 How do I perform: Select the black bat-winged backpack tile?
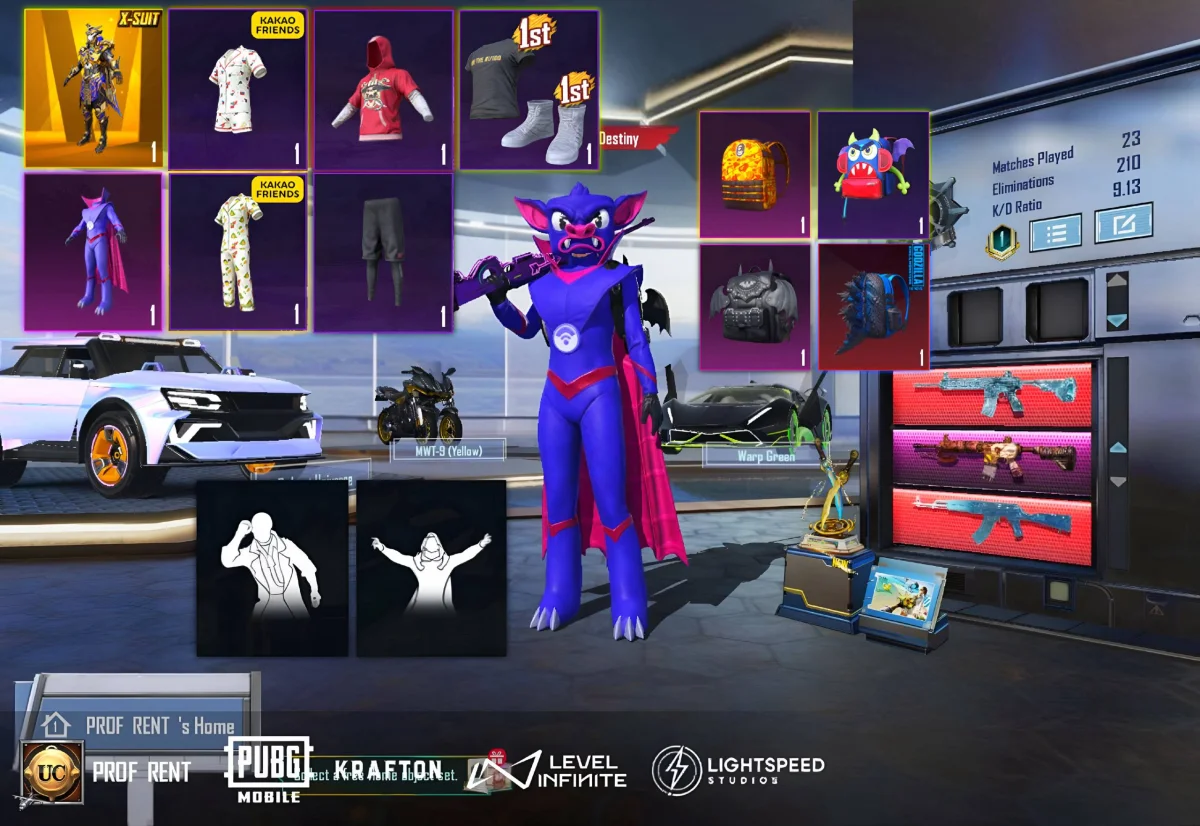755,306
